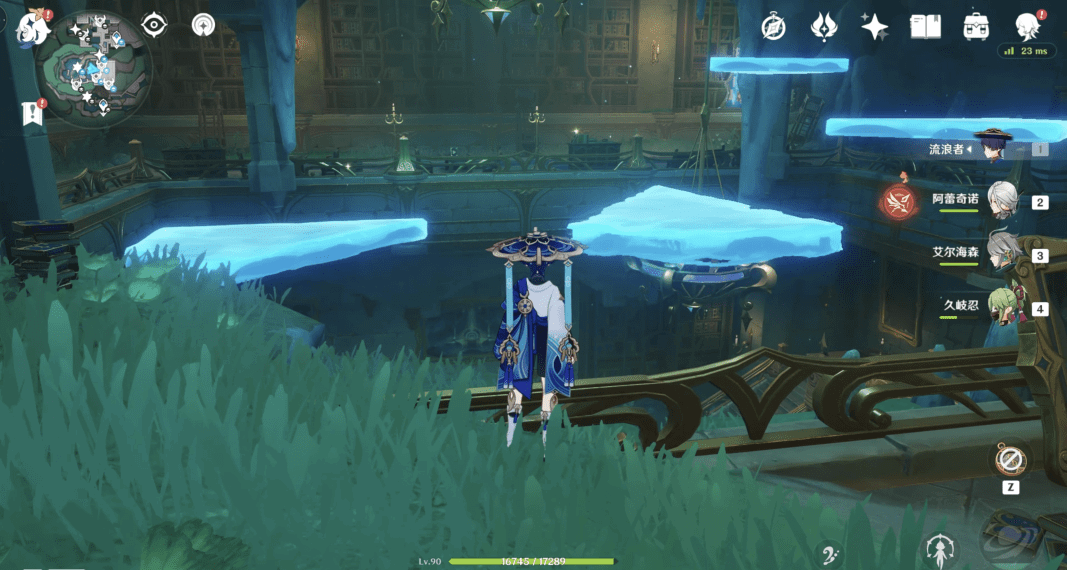Trigger the figure-with-arrows skill icon
This screenshot has width=1067, height=570.
click(x=939, y=549)
